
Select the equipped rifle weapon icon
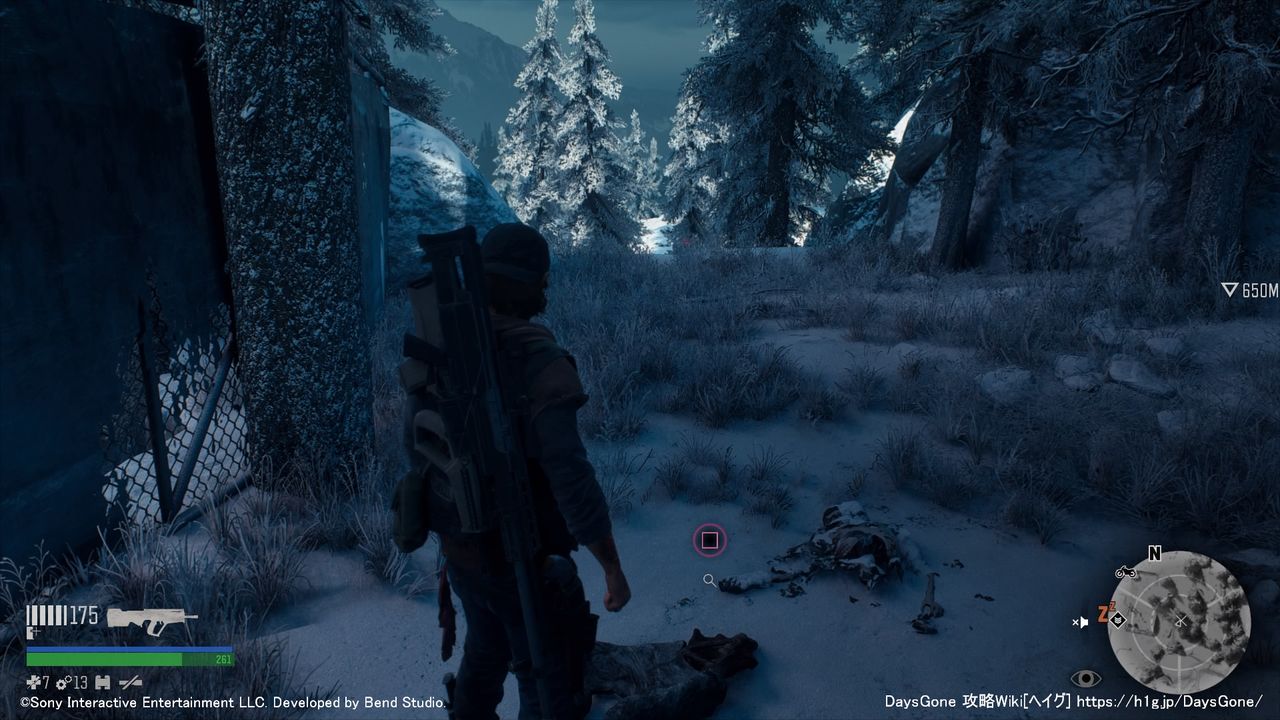[151, 620]
